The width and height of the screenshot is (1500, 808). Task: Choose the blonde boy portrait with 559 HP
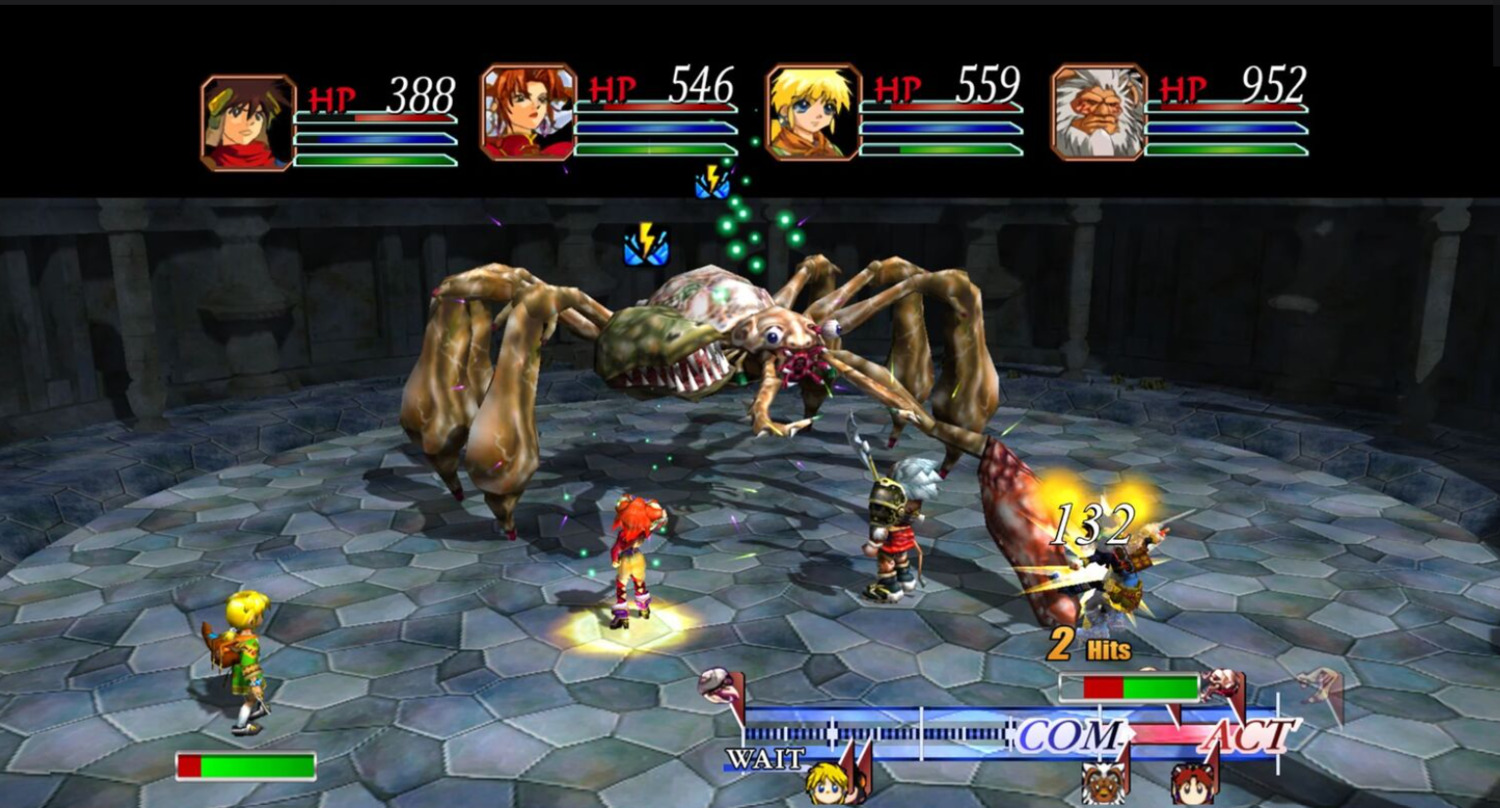point(813,113)
